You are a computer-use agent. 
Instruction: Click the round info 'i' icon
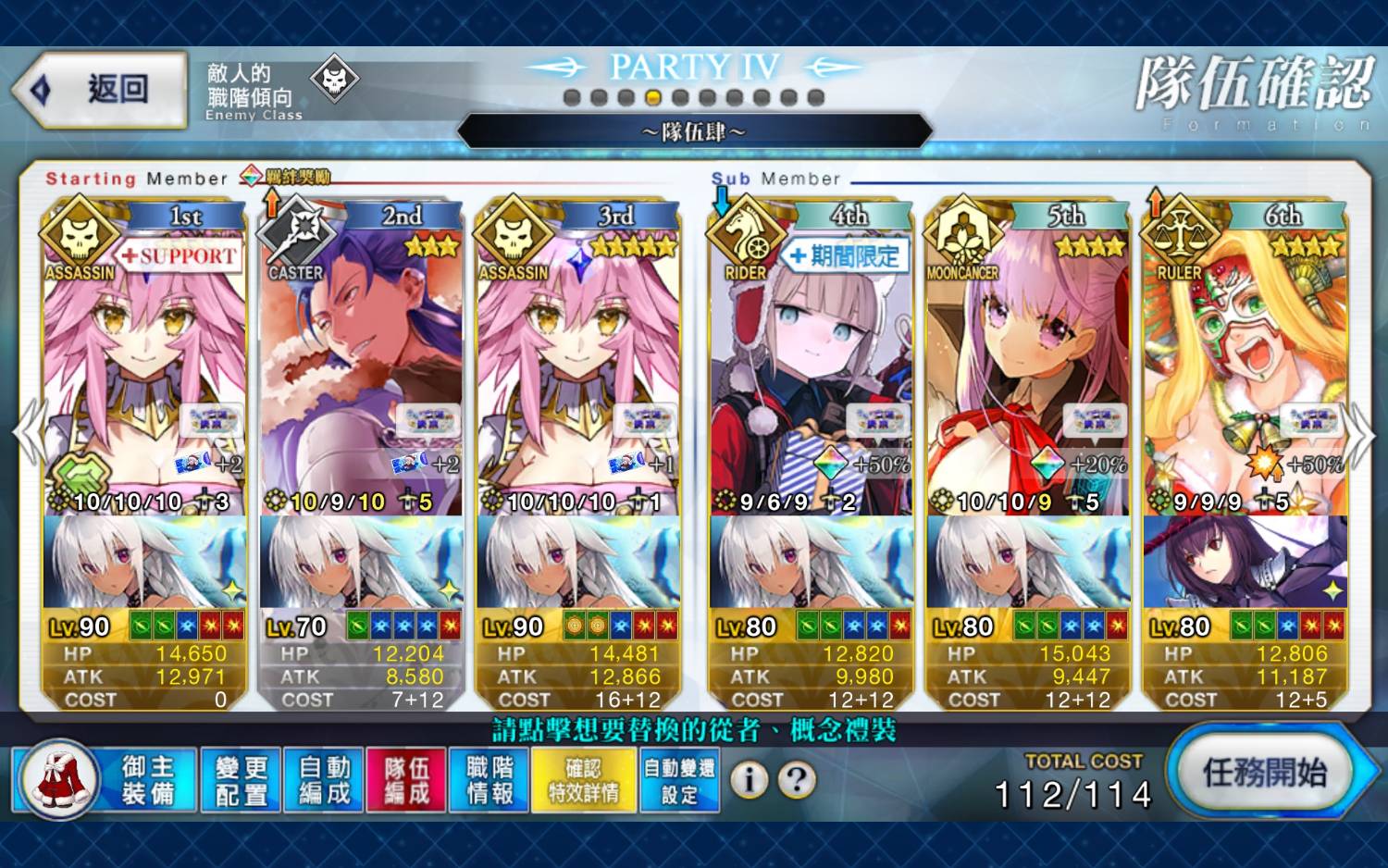(749, 780)
